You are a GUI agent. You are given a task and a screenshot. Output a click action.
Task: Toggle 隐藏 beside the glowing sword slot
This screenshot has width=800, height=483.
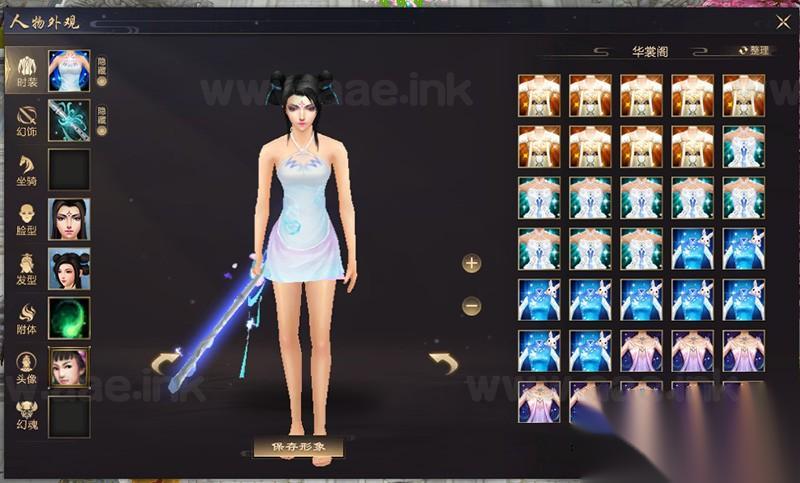coord(102,121)
